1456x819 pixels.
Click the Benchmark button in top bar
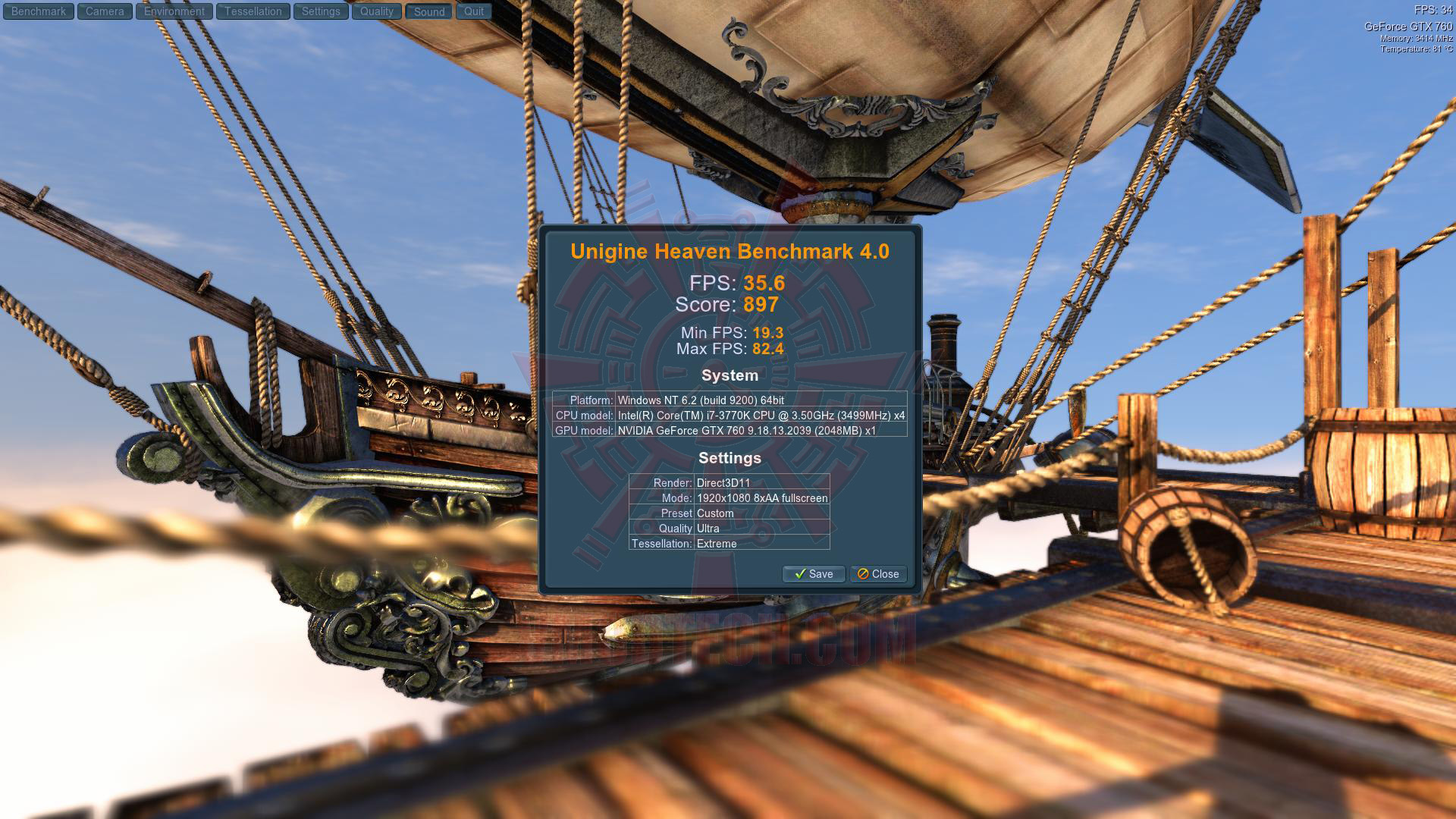click(x=39, y=11)
